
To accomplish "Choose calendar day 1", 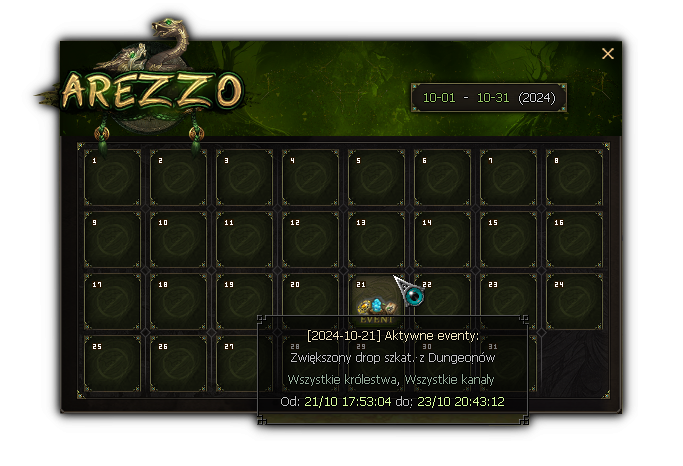I will 112,177.
